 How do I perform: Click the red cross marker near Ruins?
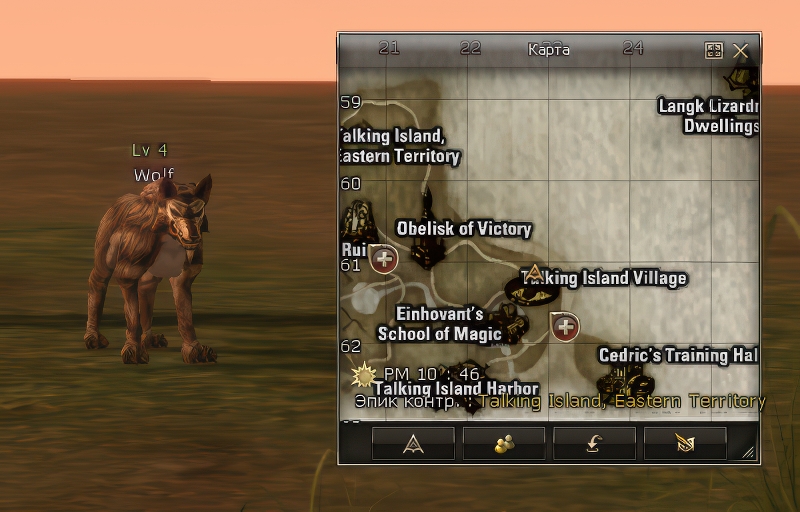(384, 260)
